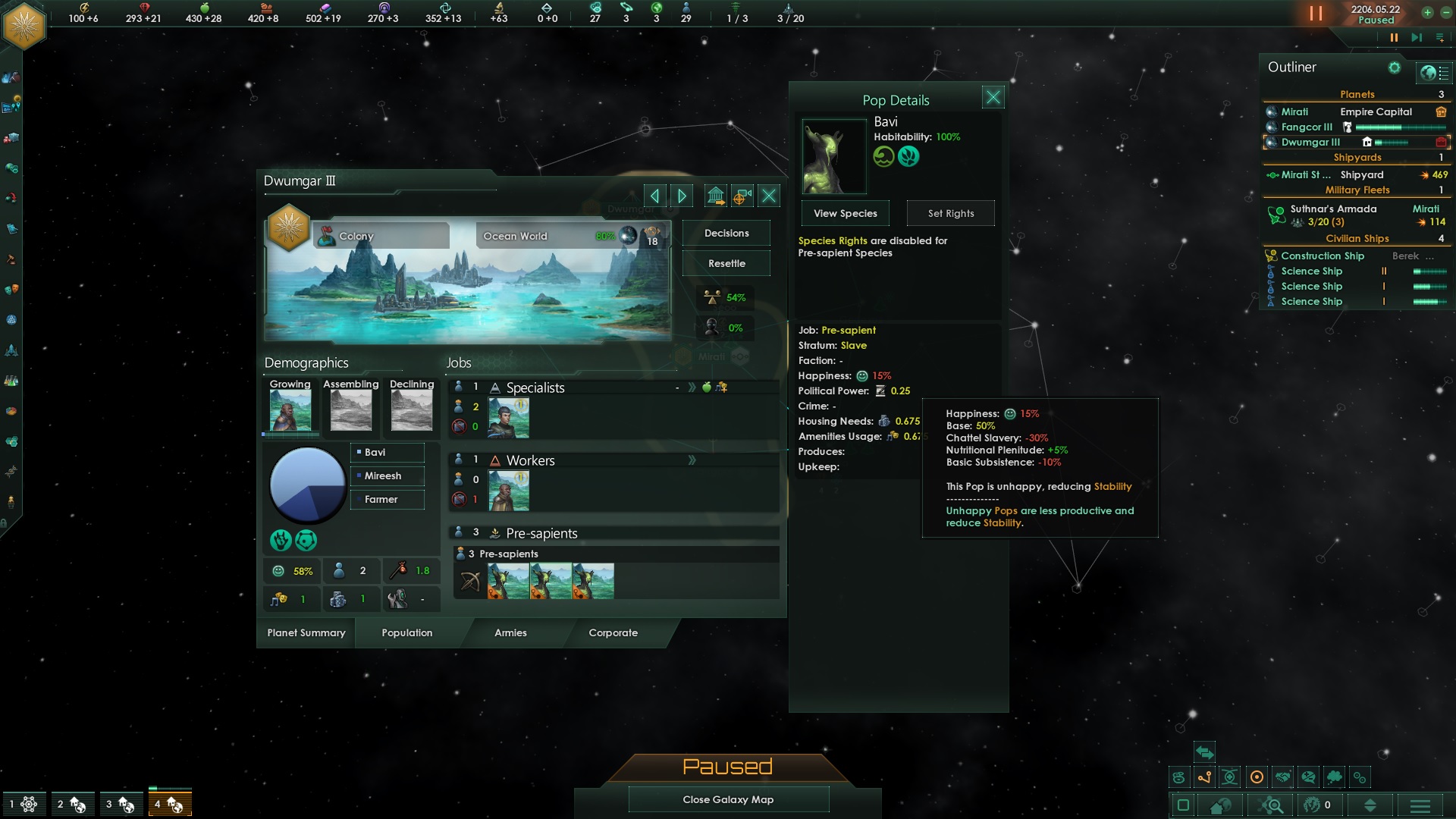Close Galaxy Map
This screenshot has width=1456, height=819.
coord(728,799)
